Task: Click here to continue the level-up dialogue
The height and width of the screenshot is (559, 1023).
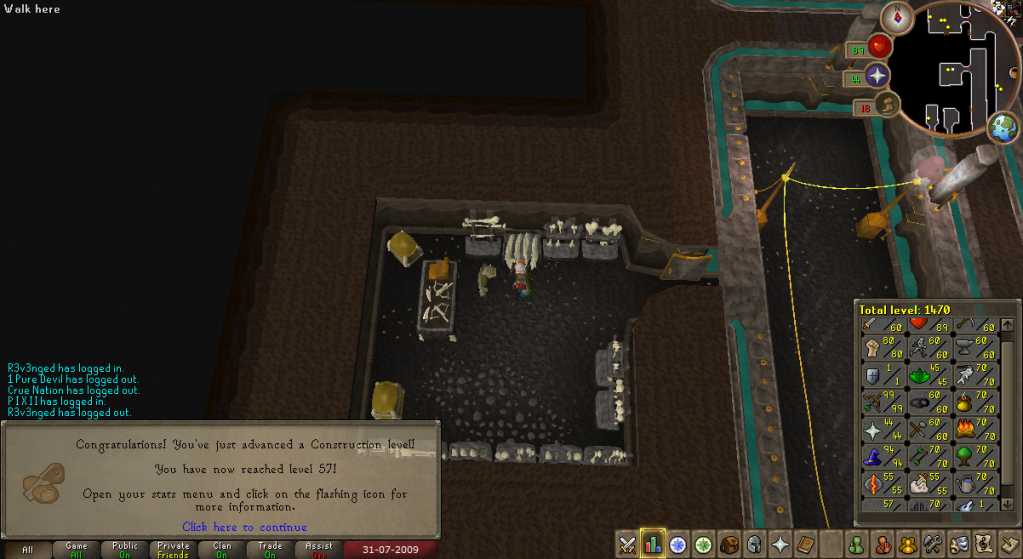Action: (x=245, y=527)
